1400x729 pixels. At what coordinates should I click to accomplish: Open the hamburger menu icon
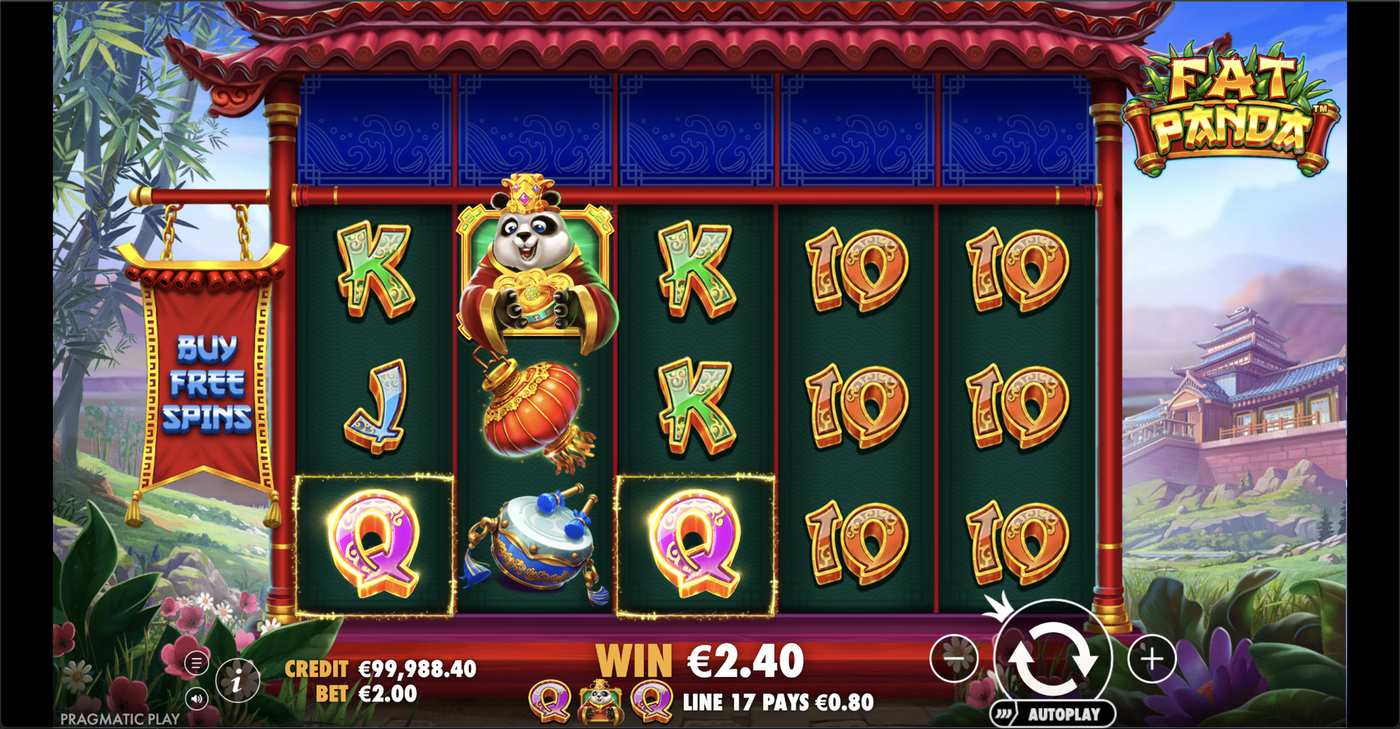[197, 662]
